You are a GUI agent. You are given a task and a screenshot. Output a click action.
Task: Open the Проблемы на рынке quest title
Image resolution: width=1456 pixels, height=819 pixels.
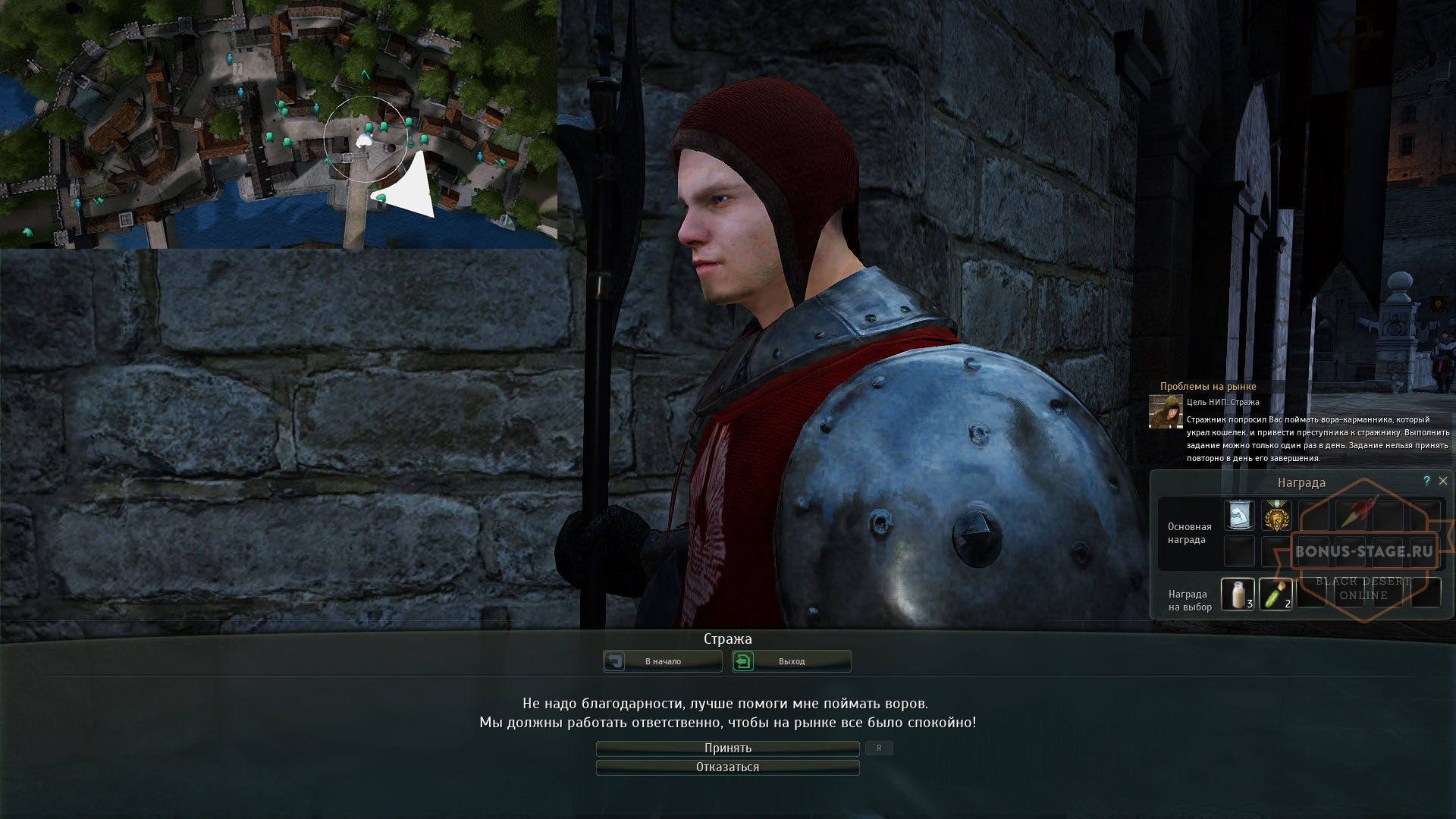(1208, 387)
